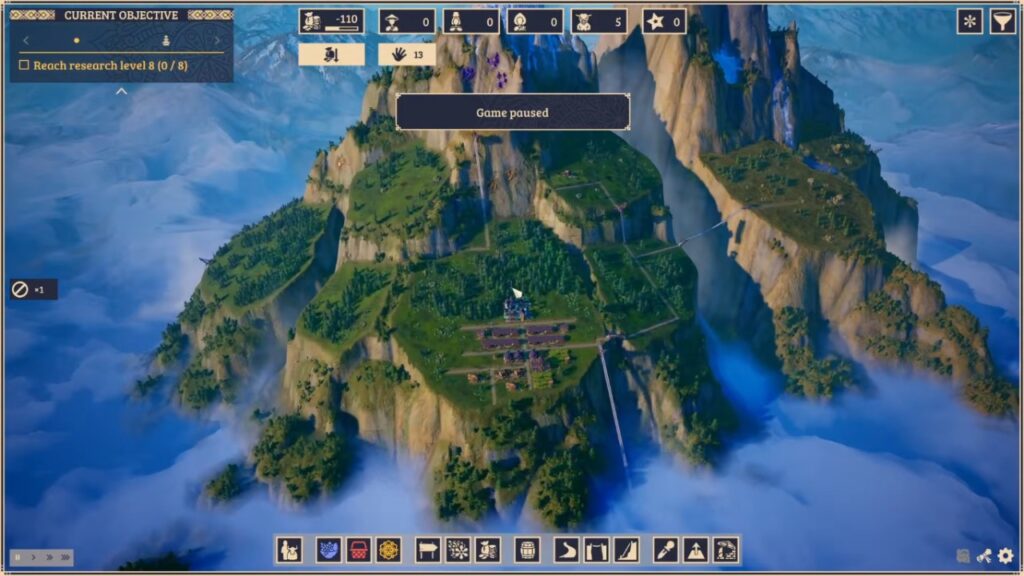Choose the golden flower build category
Screen dimensions: 1024x576
pyautogui.click(x=388, y=549)
